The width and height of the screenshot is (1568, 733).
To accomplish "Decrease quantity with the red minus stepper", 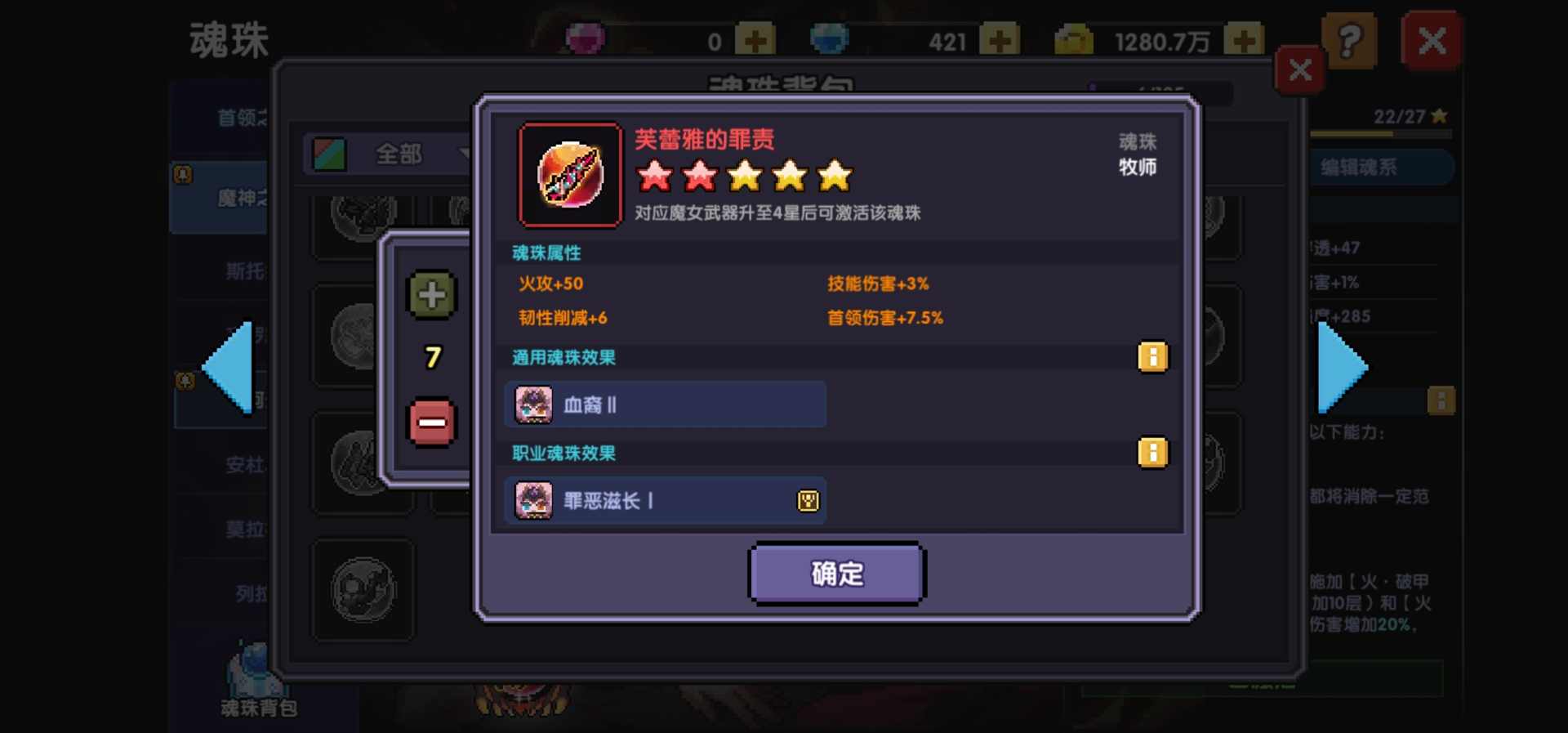I will coord(431,422).
